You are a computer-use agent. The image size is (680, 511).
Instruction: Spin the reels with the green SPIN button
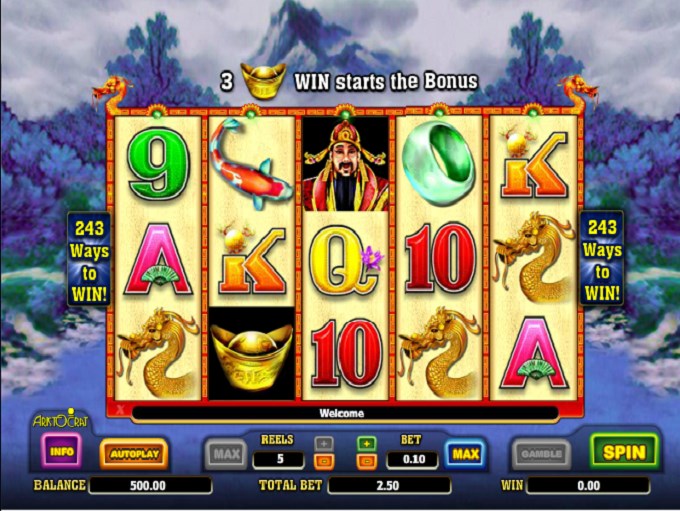pyautogui.click(x=624, y=452)
